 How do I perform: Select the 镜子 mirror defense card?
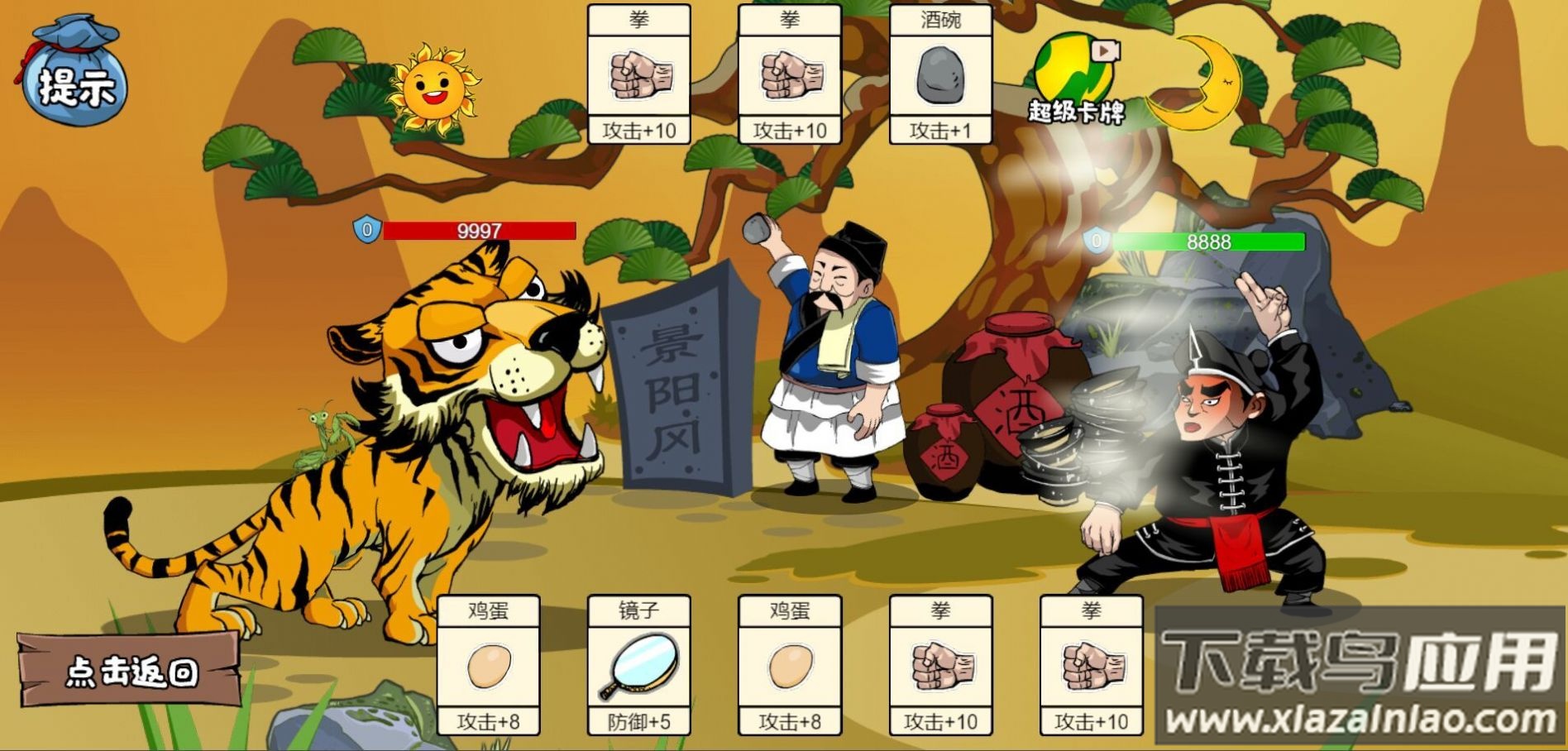coord(638,666)
